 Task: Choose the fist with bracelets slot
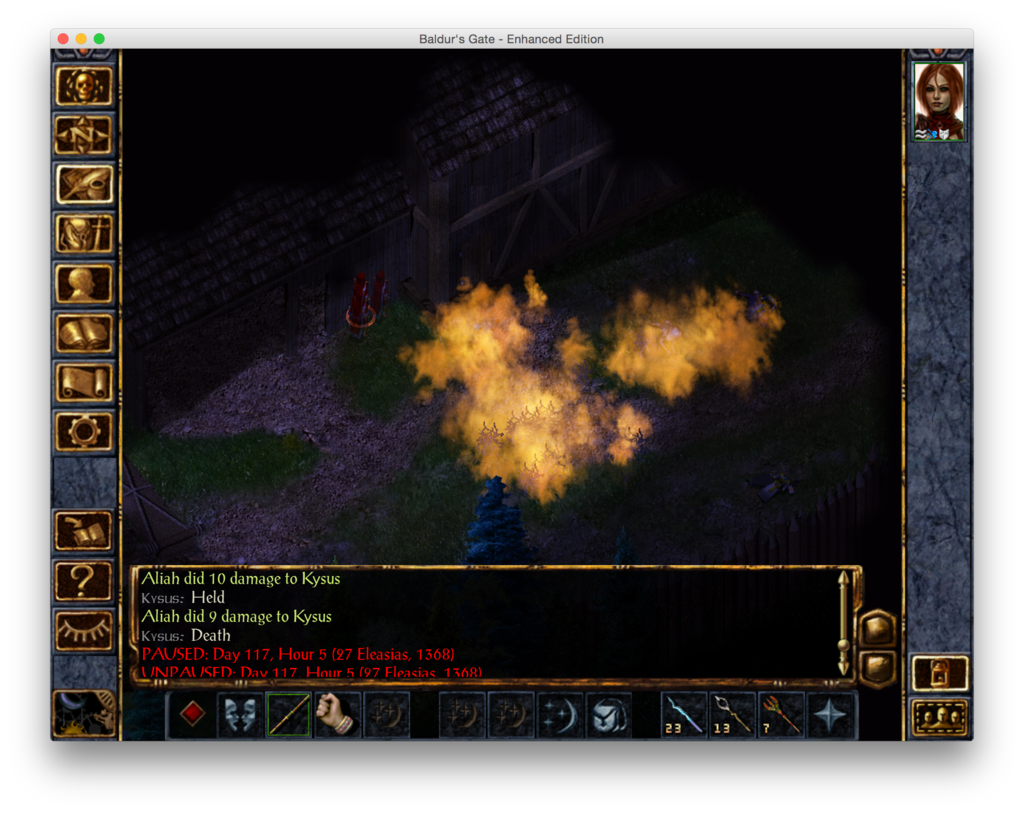coord(337,715)
